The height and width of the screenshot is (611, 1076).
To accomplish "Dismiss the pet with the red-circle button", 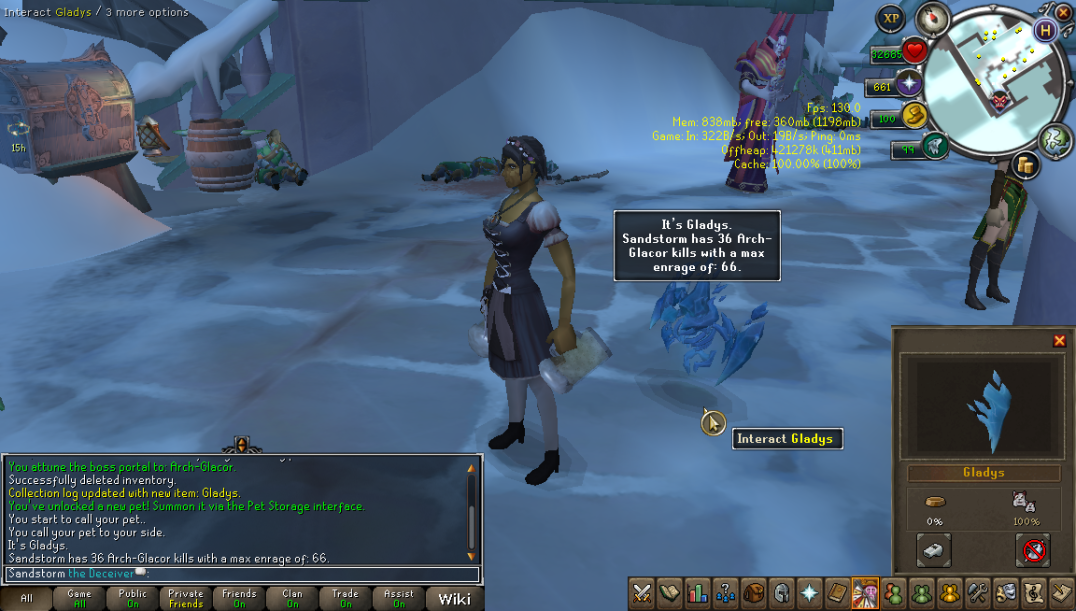I will (1033, 549).
